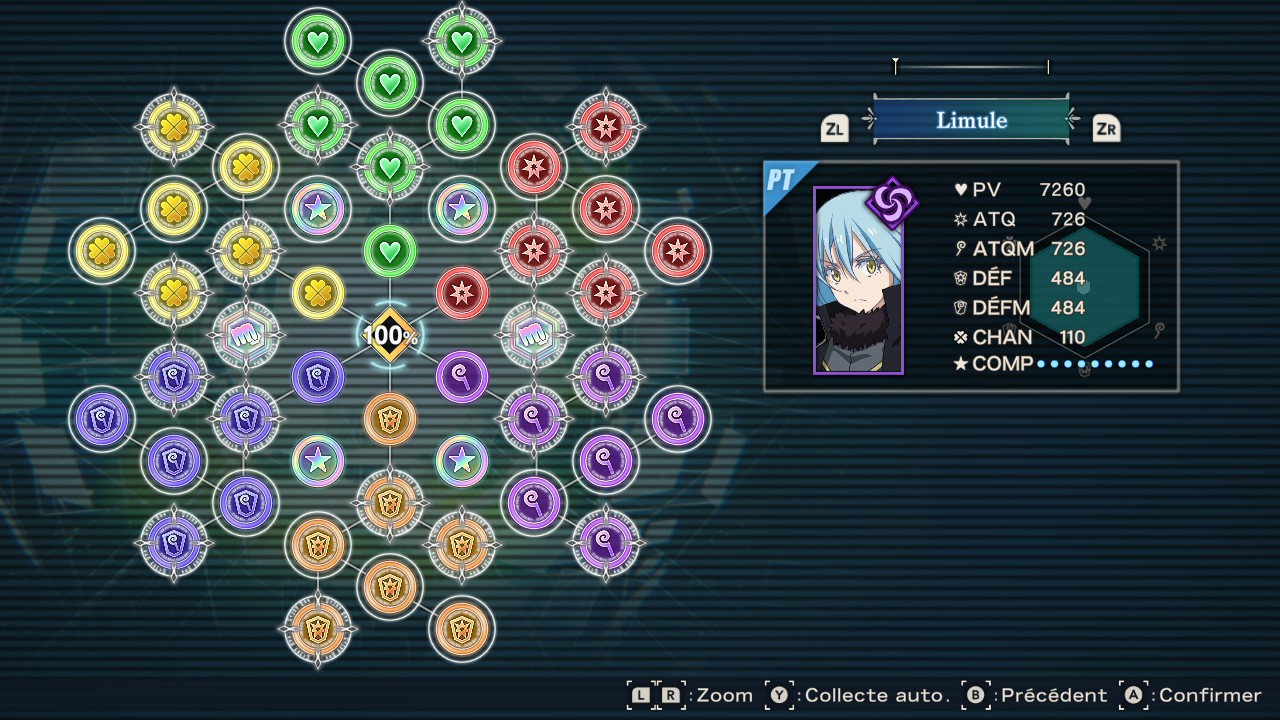Viewport: 1280px width, 720px height.
Task: Select the central 100% diamond node
Action: click(x=390, y=335)
